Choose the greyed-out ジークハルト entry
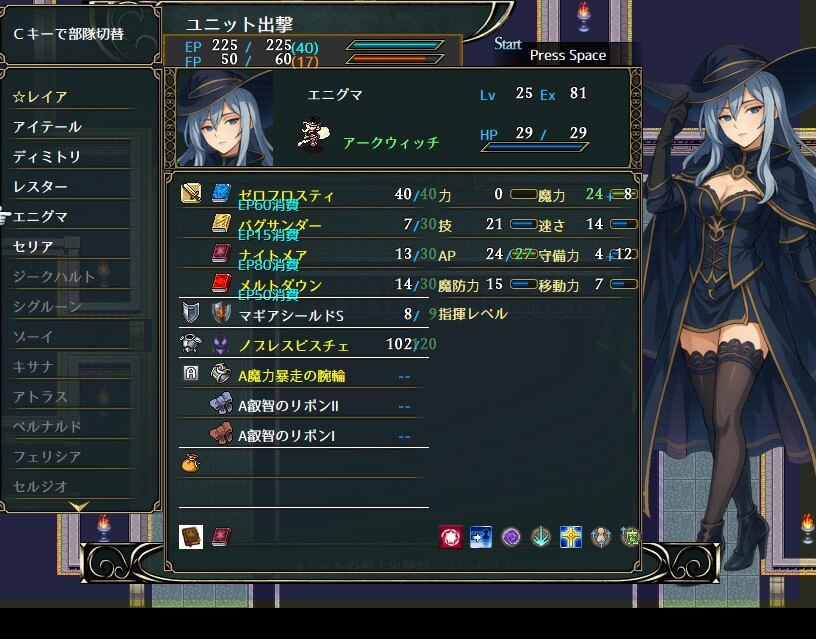 pos(55,276)
